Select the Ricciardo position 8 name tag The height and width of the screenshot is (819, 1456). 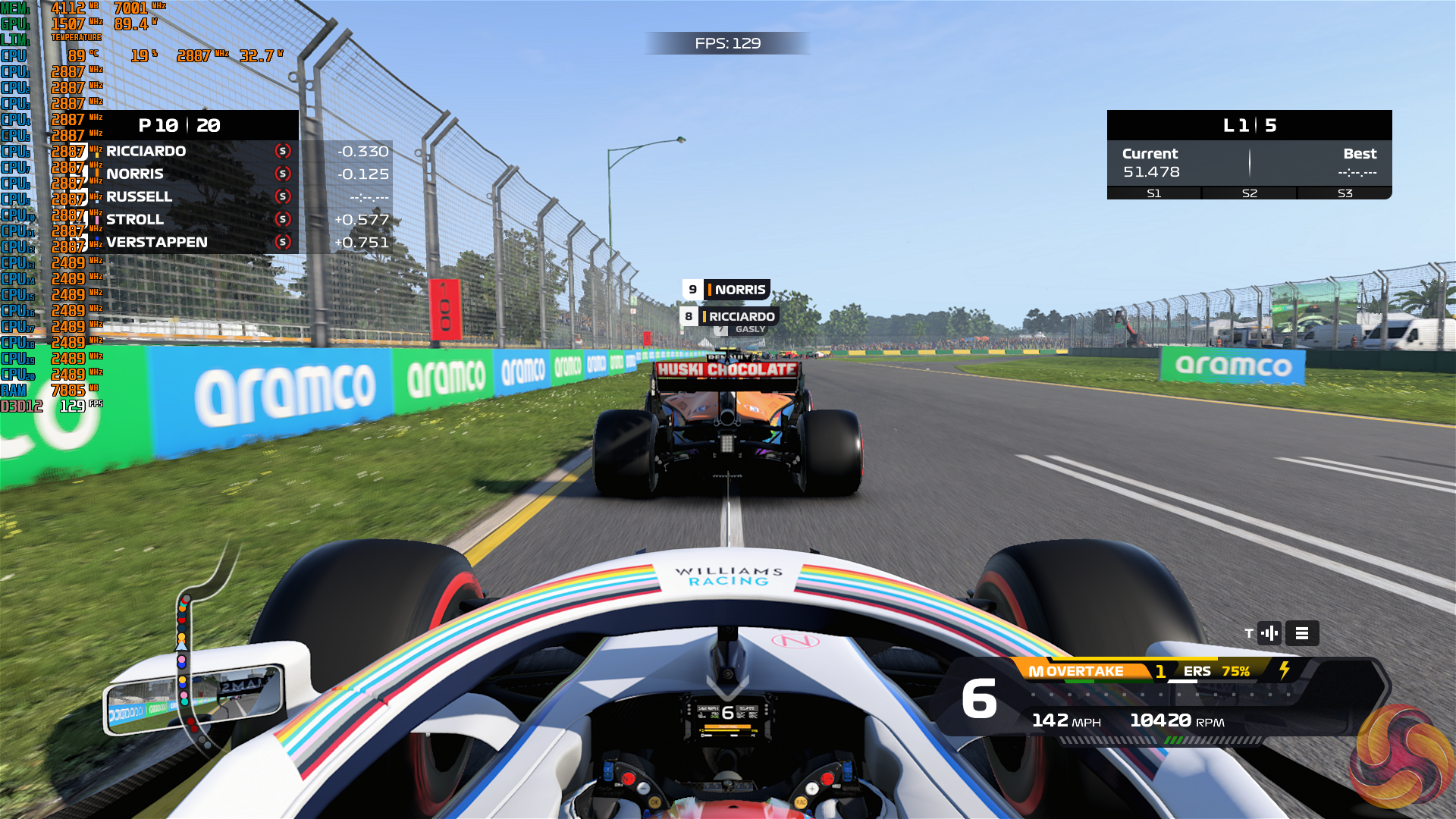[x=729, y=316]
